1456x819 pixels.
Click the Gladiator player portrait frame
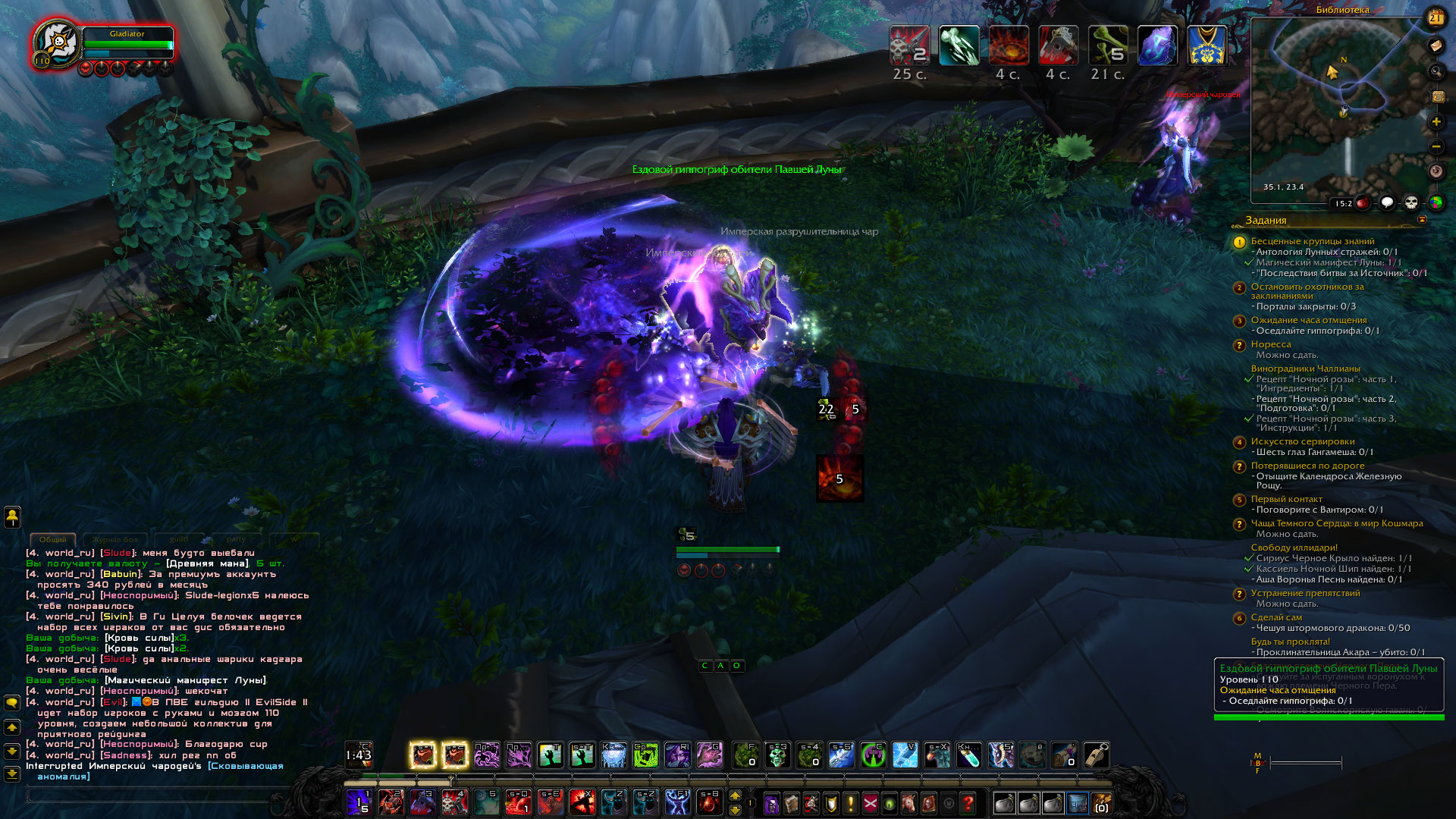pos(58,44)
